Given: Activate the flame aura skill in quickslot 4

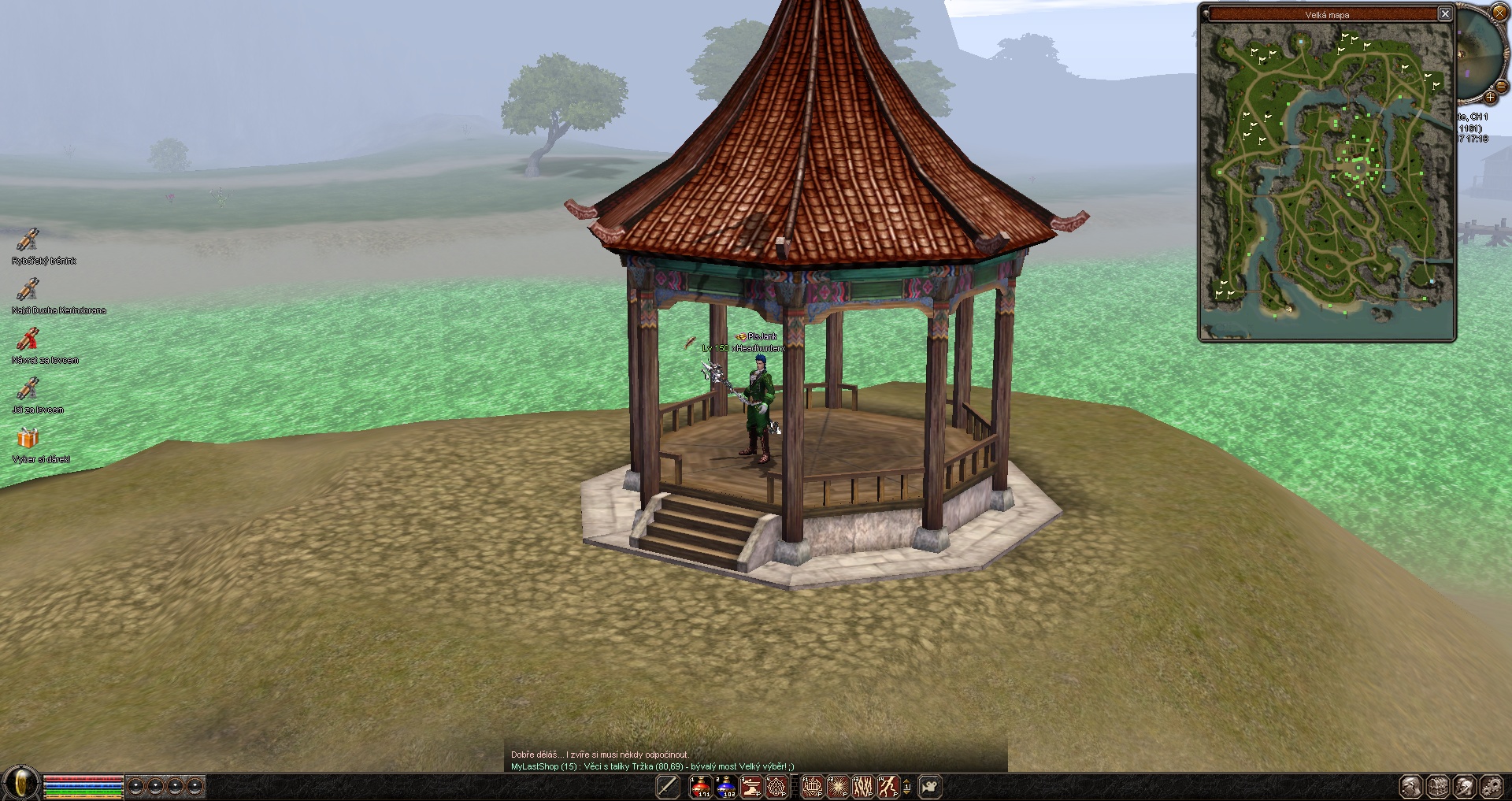Looking at the screenshot, I should click(x=776, y=786).
